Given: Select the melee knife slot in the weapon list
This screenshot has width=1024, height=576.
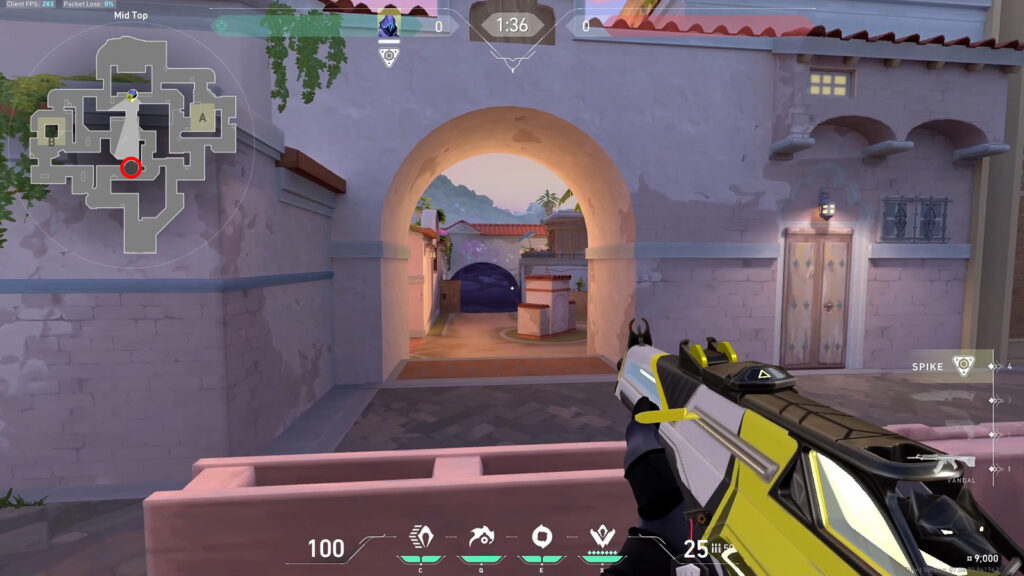Looking at the screenshot, I should [x=944, y=401].
